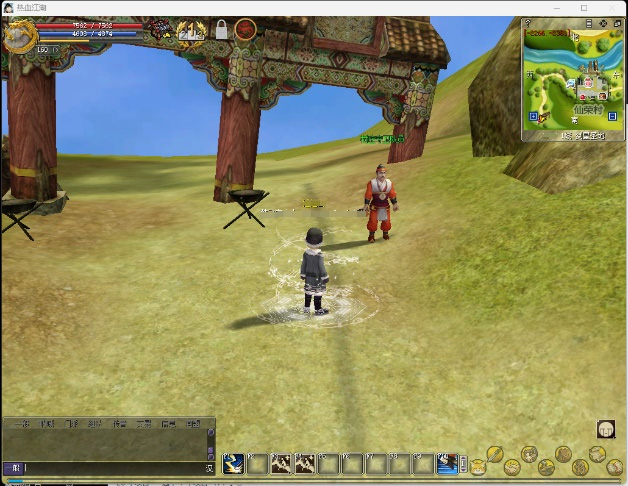Maximize the game window

(584, 8)
